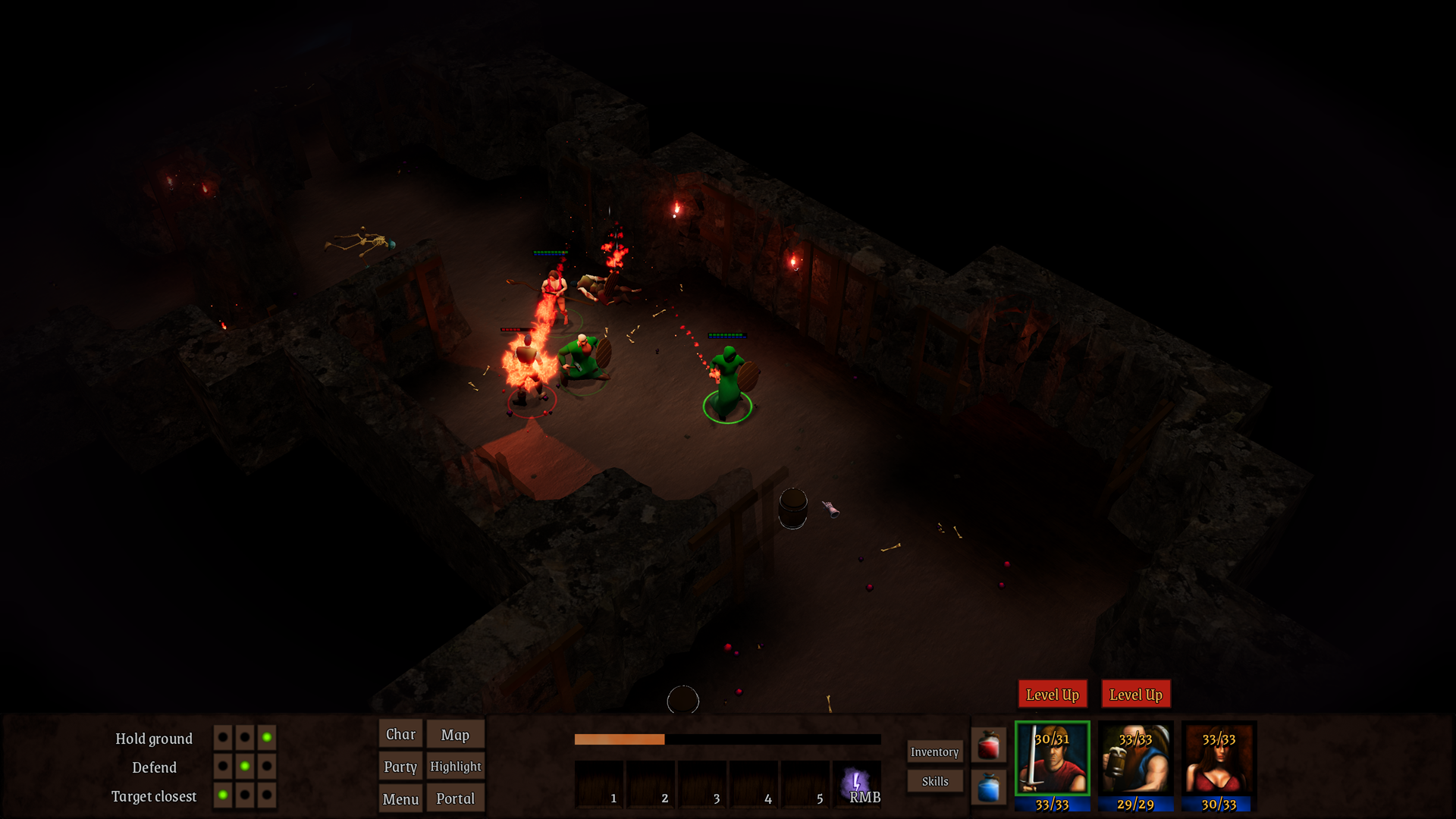Viewport: 1456px width, 819px height.
Task: Open the Char sheet button
Action: pos(400,734)
